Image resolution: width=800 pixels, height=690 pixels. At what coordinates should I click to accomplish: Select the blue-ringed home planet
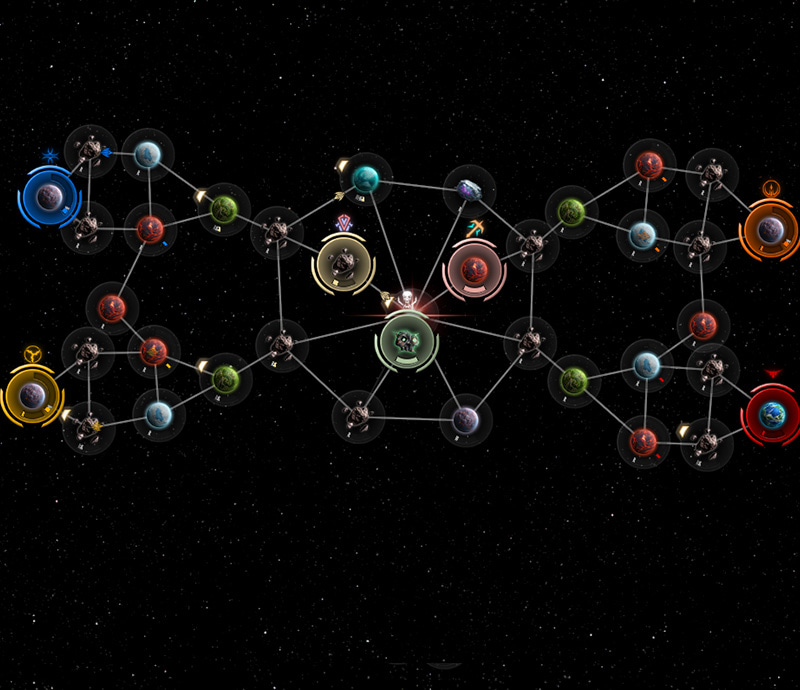pos(48,197)
